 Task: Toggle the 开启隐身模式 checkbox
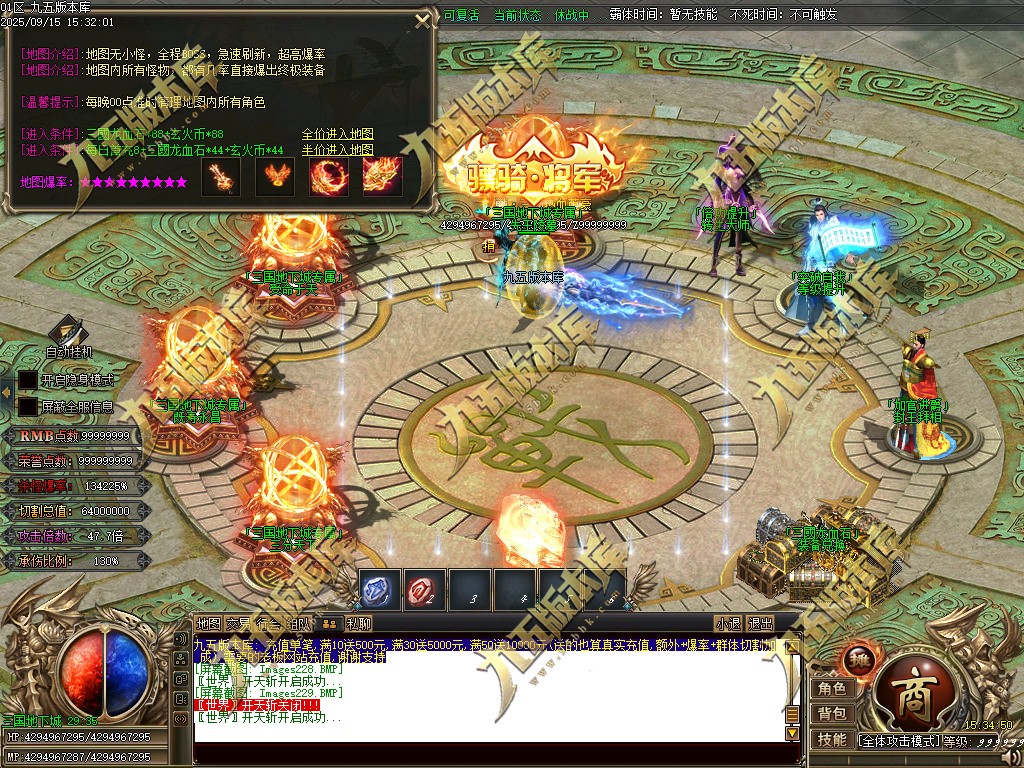click(28, 380)
